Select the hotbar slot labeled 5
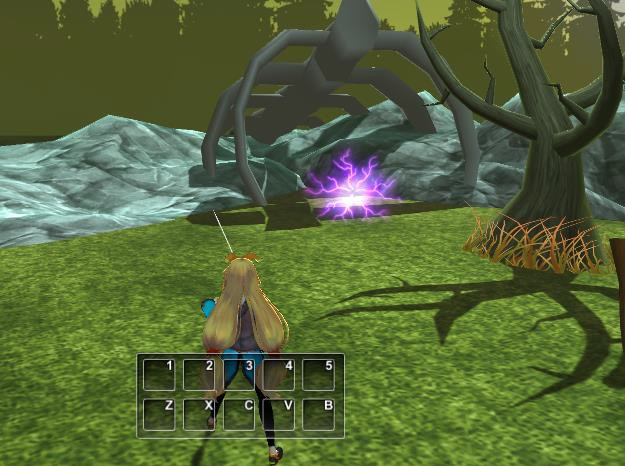Image resolution: width=625 pixels, height=466 pixels. tap(319, 375)
